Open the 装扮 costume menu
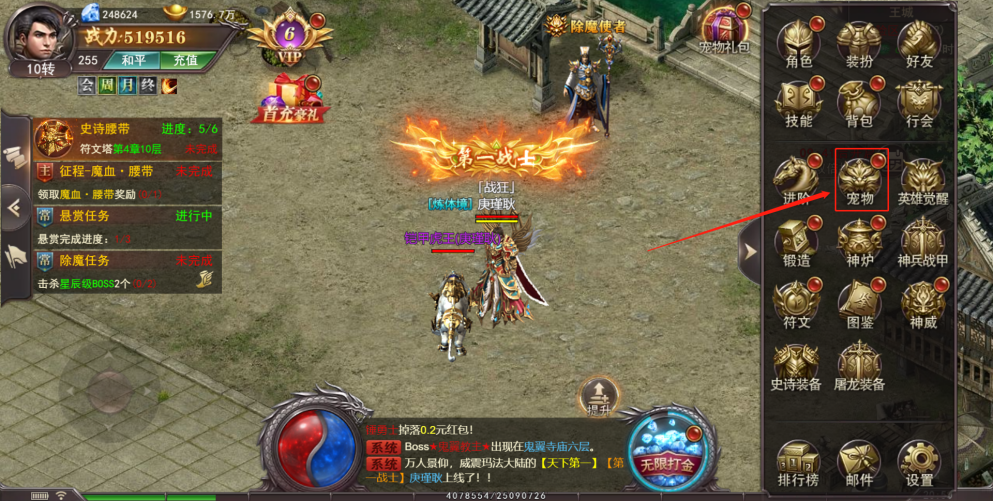 pyautogui.click(x=859, y=45)
